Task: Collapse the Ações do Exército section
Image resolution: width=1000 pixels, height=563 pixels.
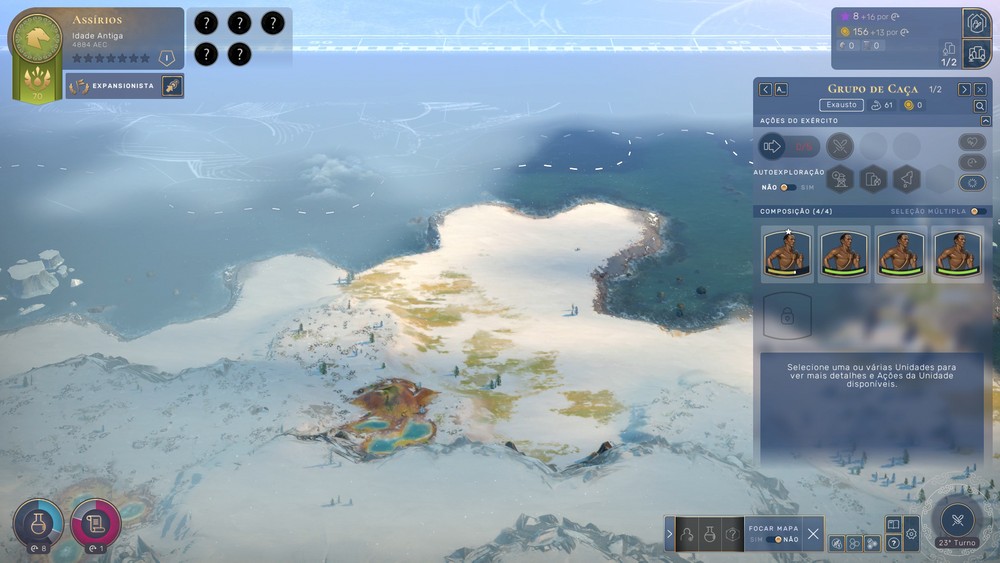Action: 985,121
